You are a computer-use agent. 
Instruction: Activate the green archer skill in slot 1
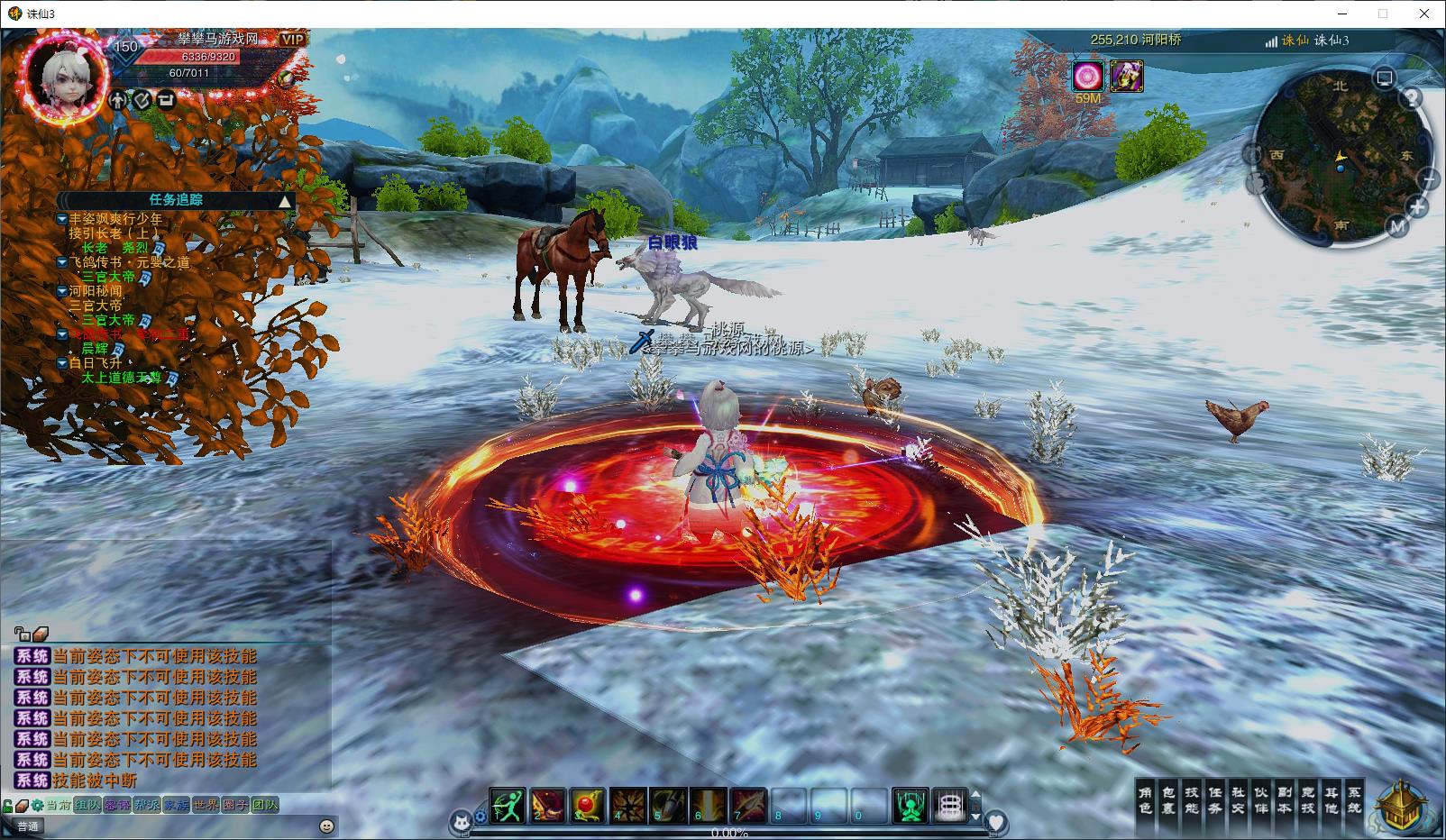pyautogui.click(x=508, y=804)
